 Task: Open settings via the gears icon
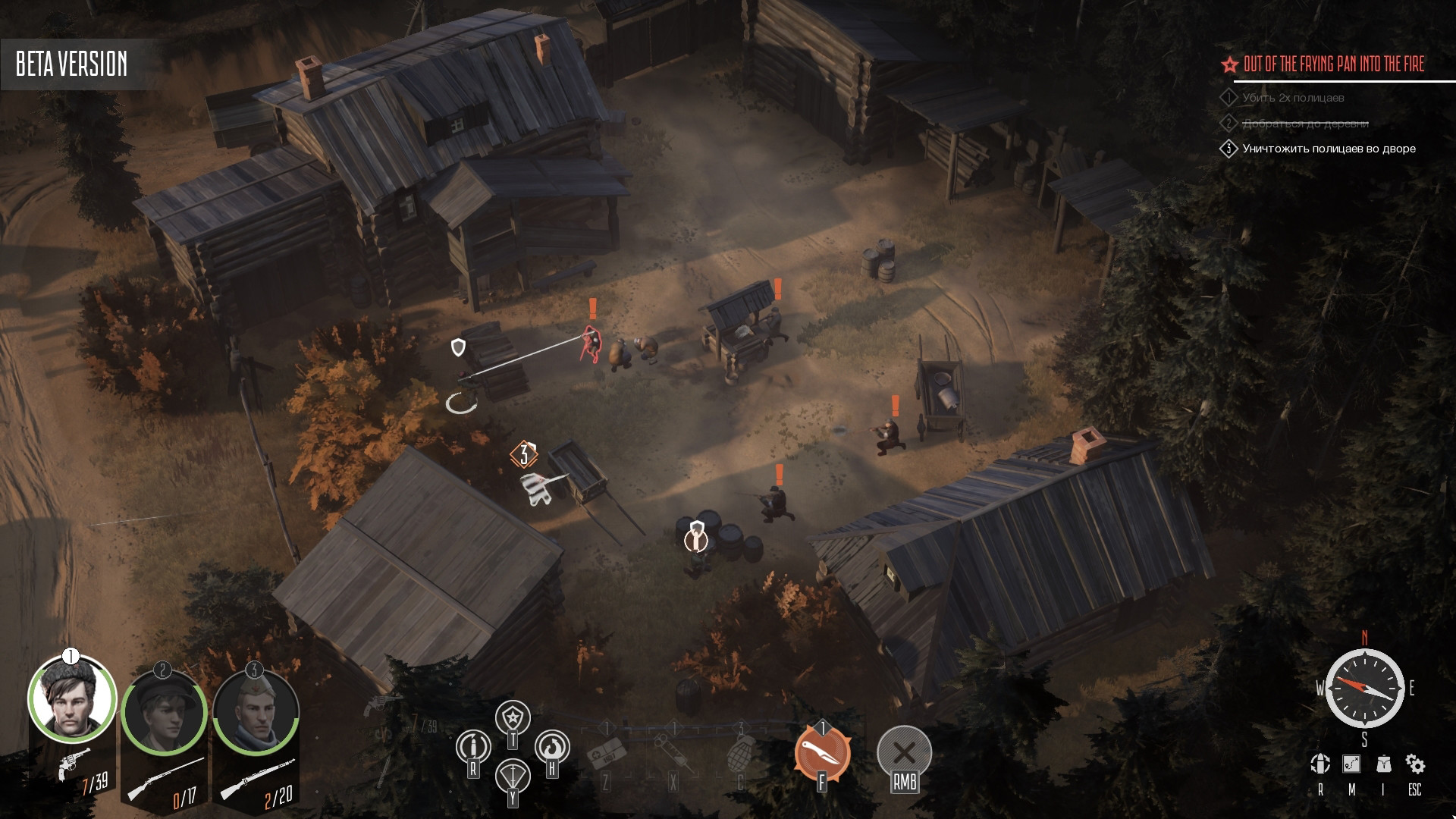1415,764
